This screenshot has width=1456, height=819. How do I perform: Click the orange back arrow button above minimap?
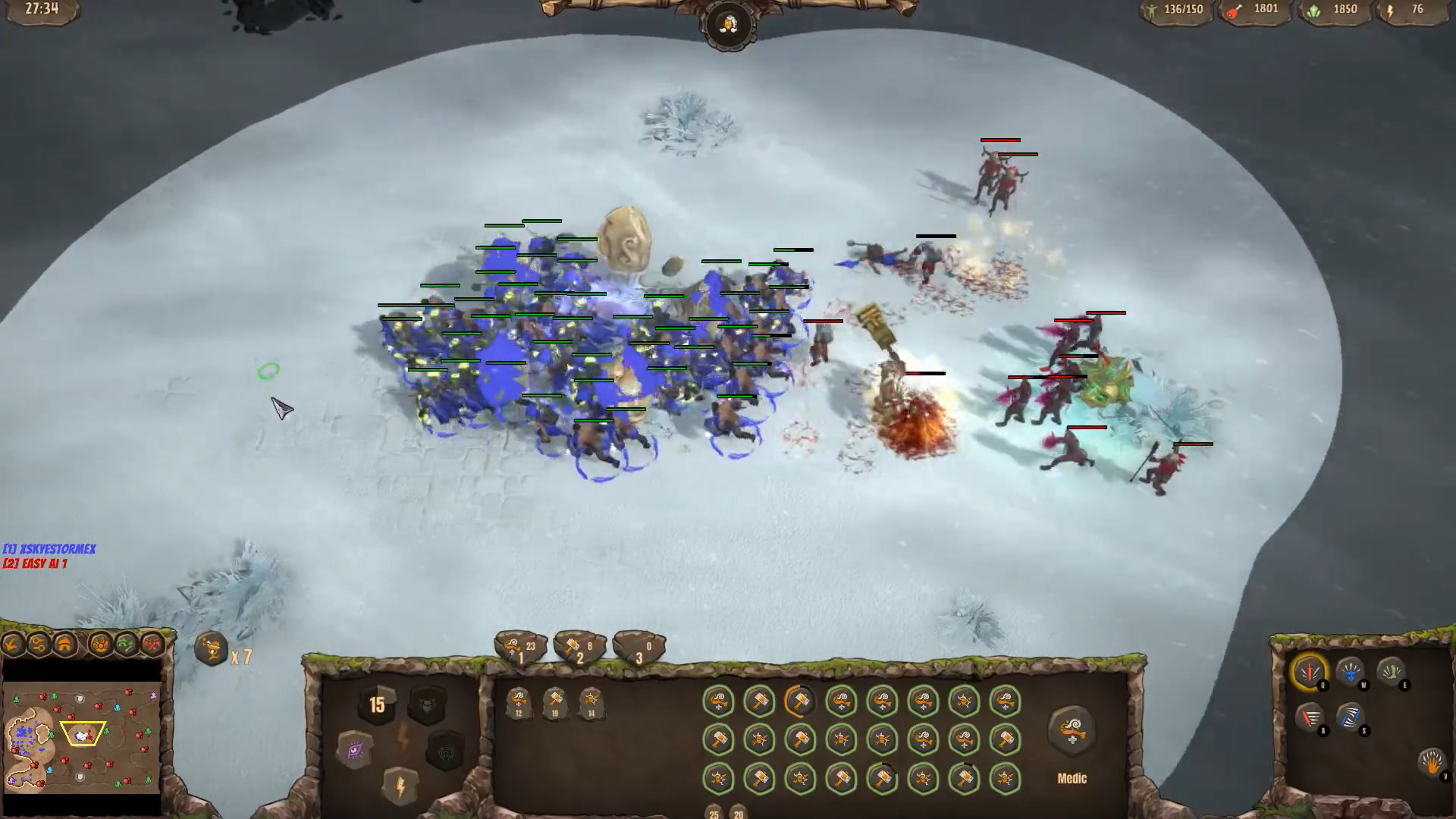[13, 645]
